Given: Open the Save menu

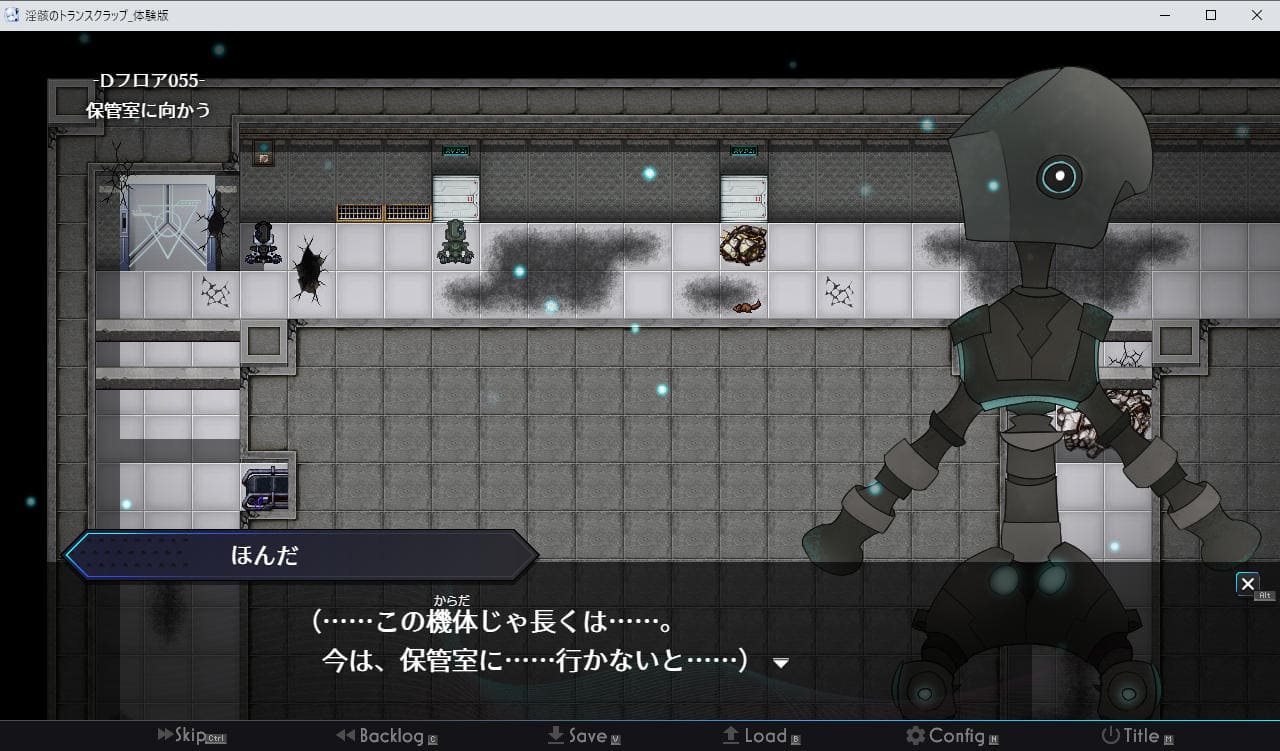Looking at the screenshot, I should click(584, 736).
